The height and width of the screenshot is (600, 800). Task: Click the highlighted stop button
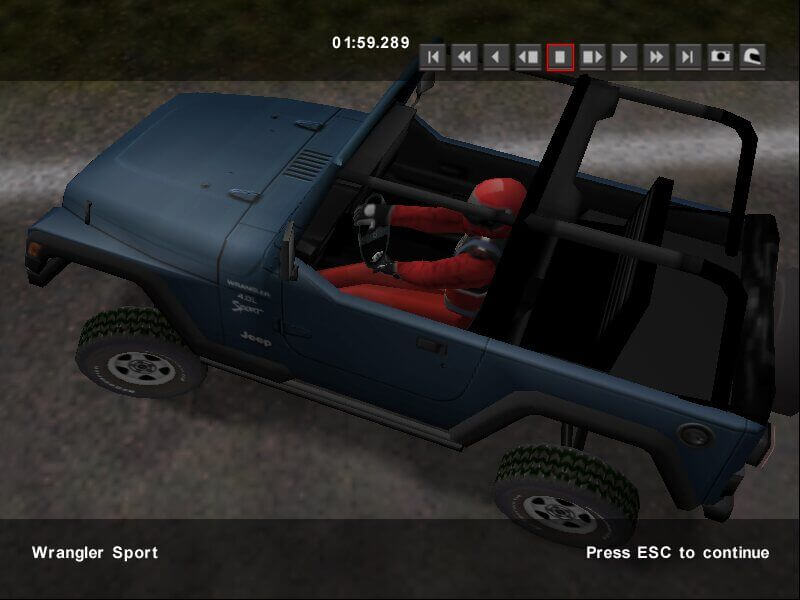click(561, 57)
